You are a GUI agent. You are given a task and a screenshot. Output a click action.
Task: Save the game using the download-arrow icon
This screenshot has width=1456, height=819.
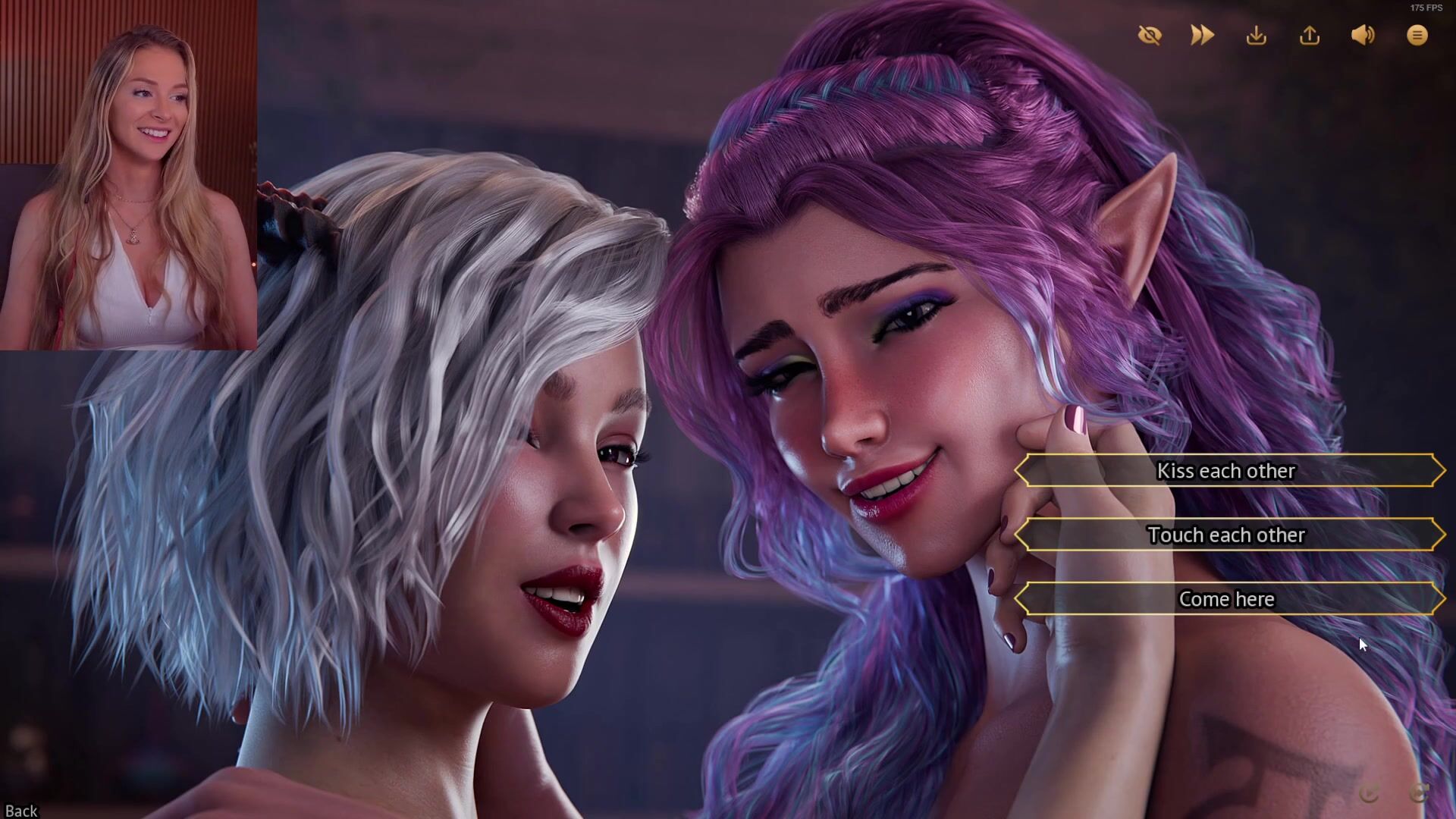tap(1256, 36)
